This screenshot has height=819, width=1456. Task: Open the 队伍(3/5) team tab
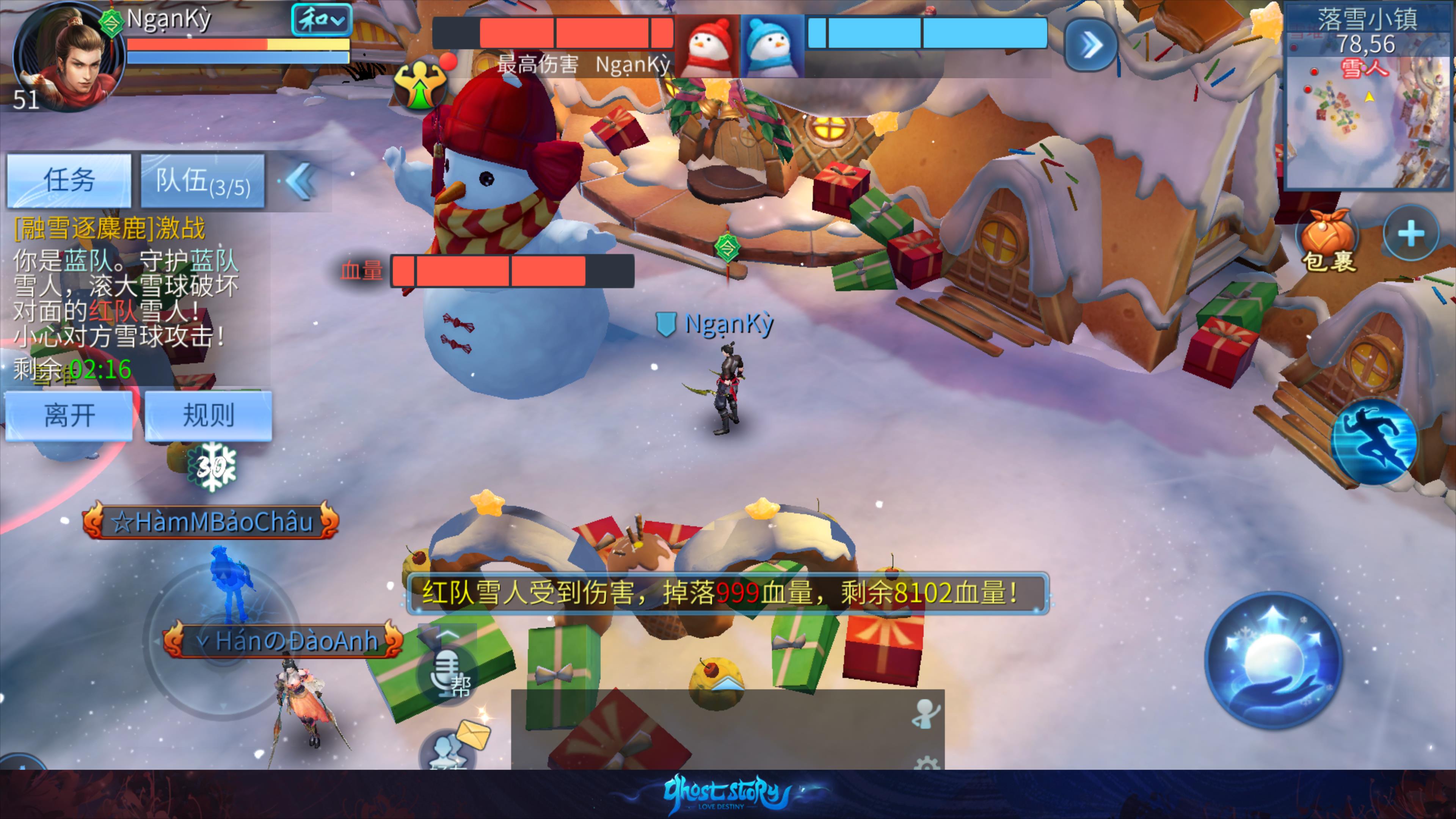coord(202,181)
